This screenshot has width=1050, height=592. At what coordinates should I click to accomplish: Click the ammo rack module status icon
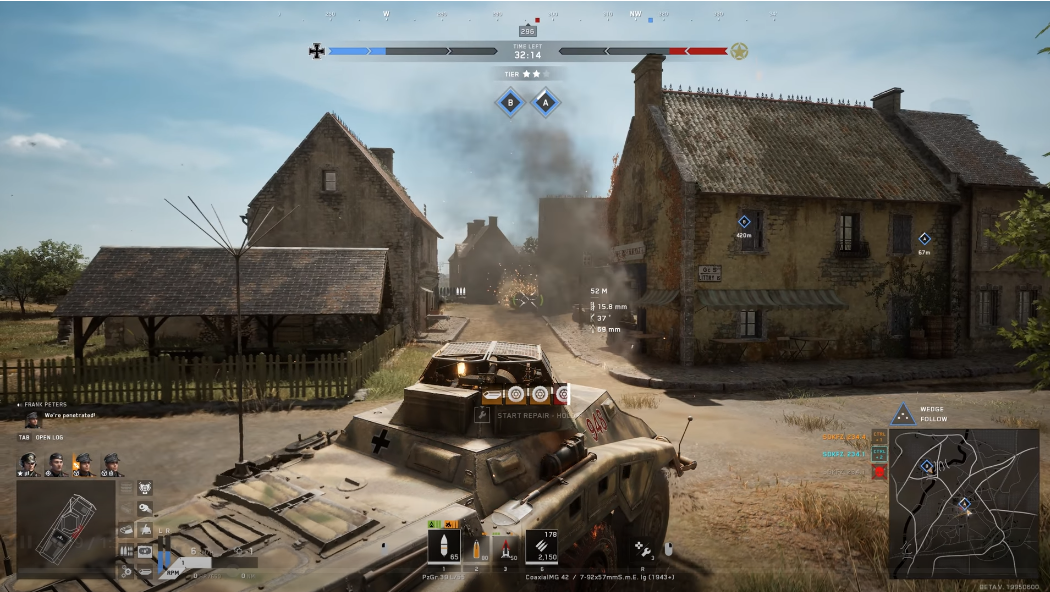click(x=126, y=550)
